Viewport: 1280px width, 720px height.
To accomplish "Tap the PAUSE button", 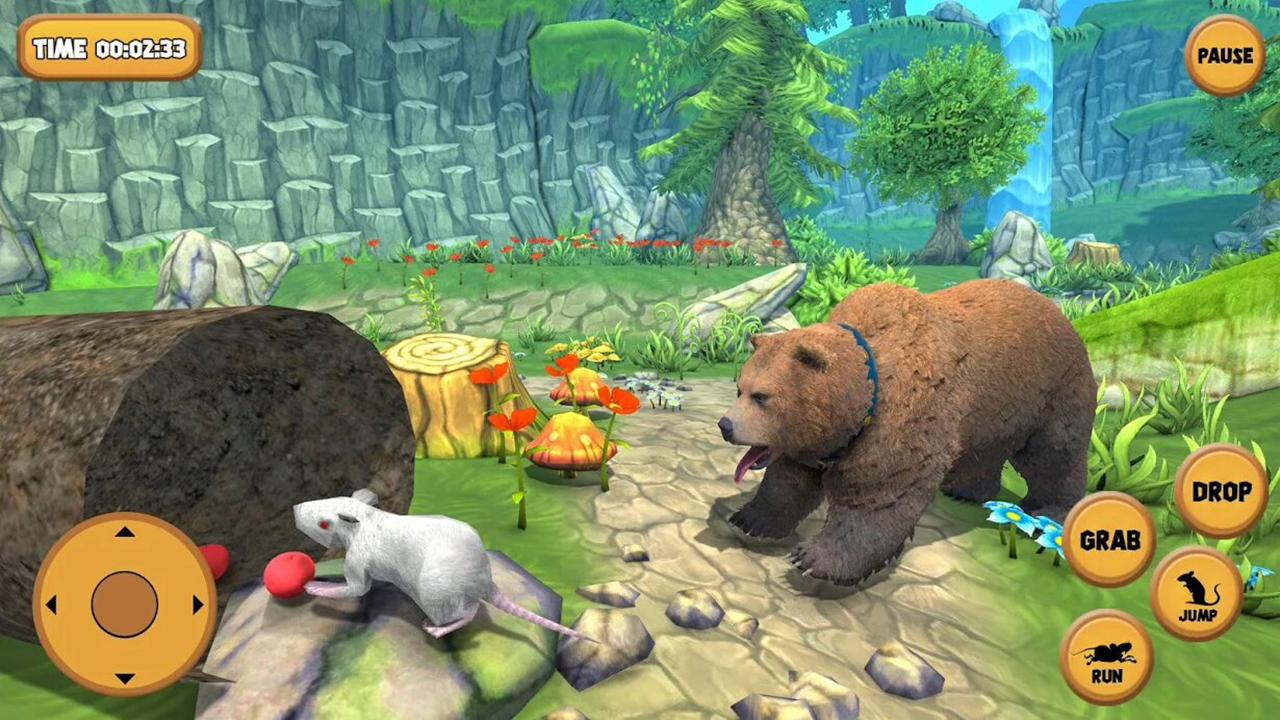I will [x=1222, y=55].
